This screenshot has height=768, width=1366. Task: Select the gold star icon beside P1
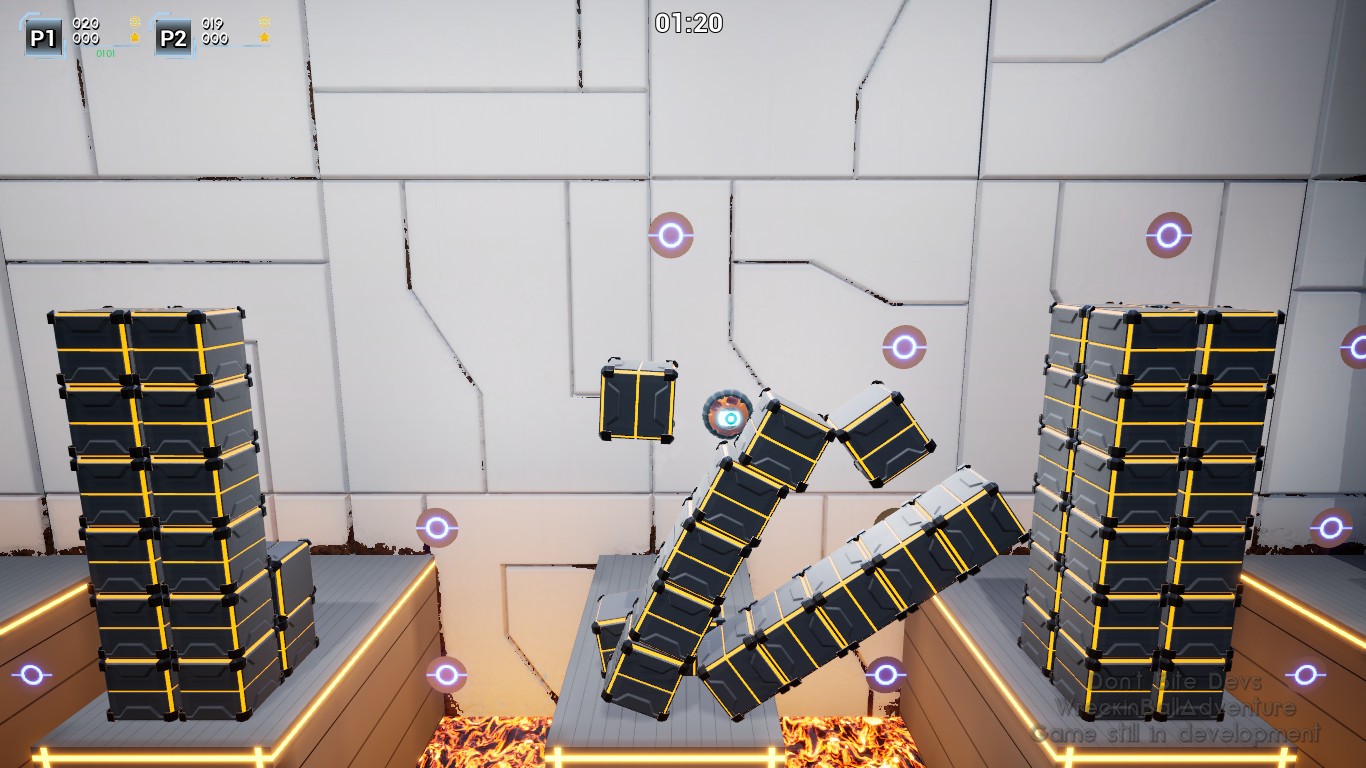(135, 38)
